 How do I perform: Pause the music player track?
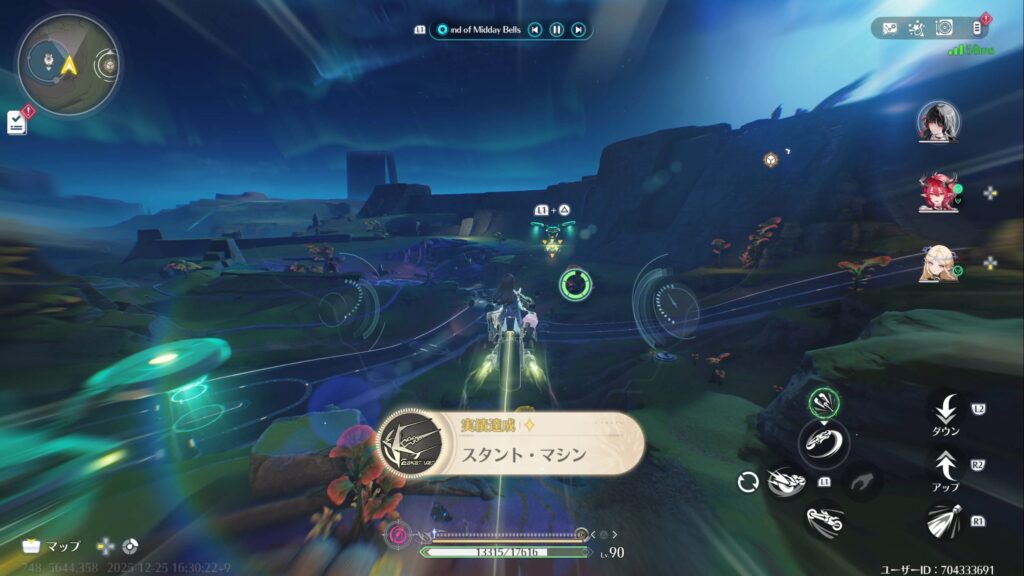pyautogui.click(x=557, y=30)
